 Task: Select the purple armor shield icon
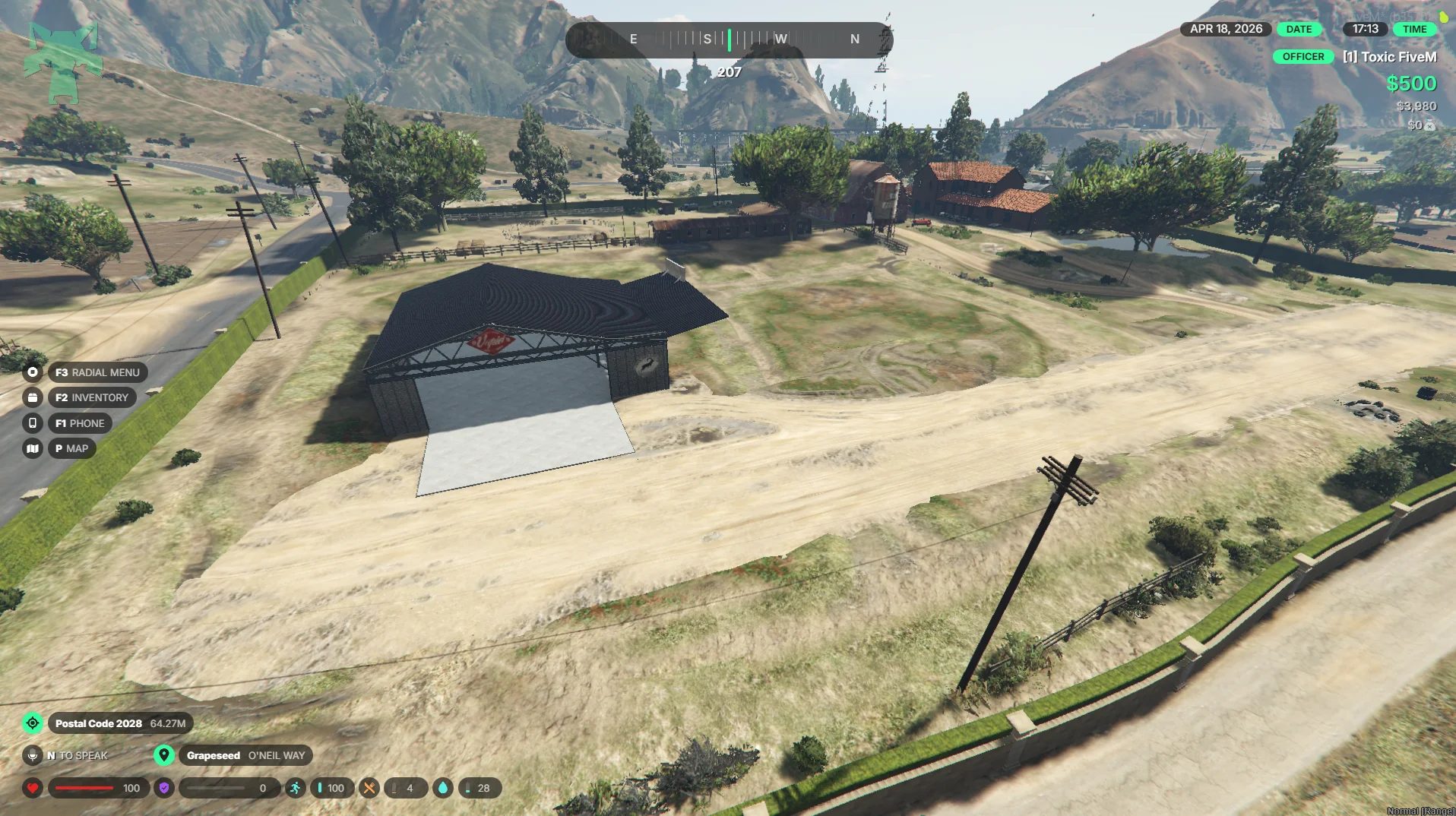pos(164,788)
